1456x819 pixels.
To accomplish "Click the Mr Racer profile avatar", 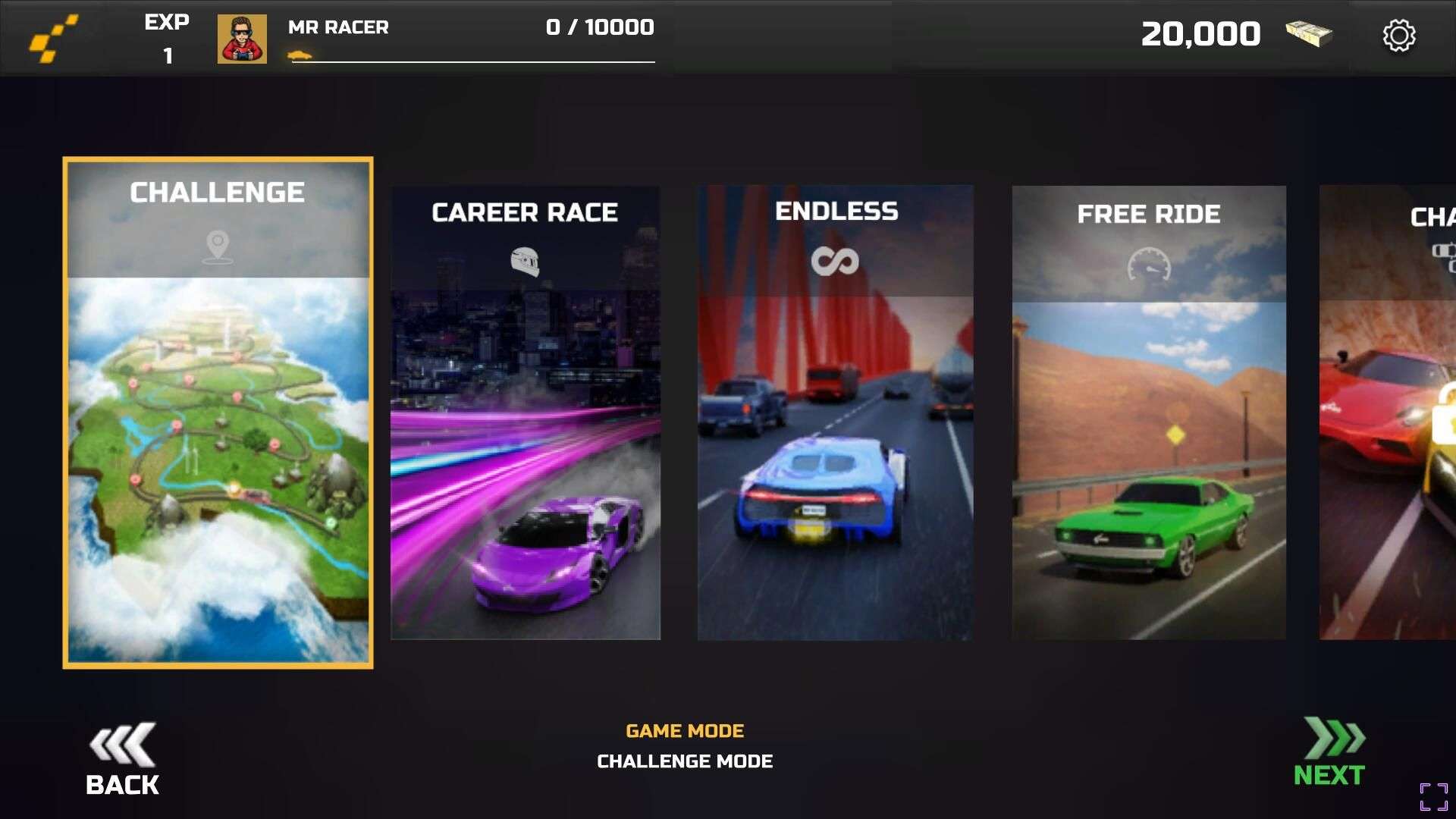I will click(242, 39).
